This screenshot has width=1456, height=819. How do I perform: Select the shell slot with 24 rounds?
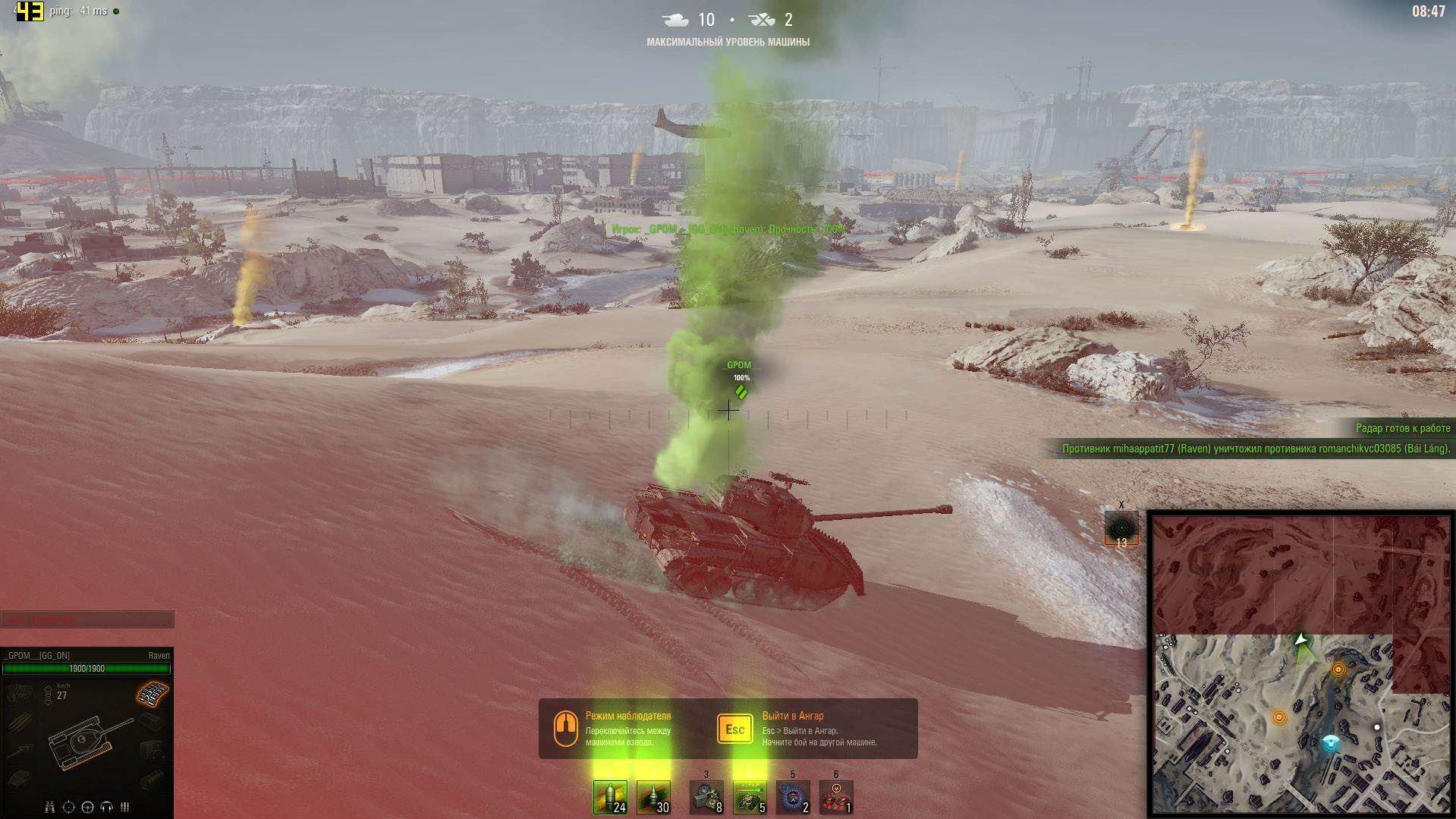click(610, 797)
